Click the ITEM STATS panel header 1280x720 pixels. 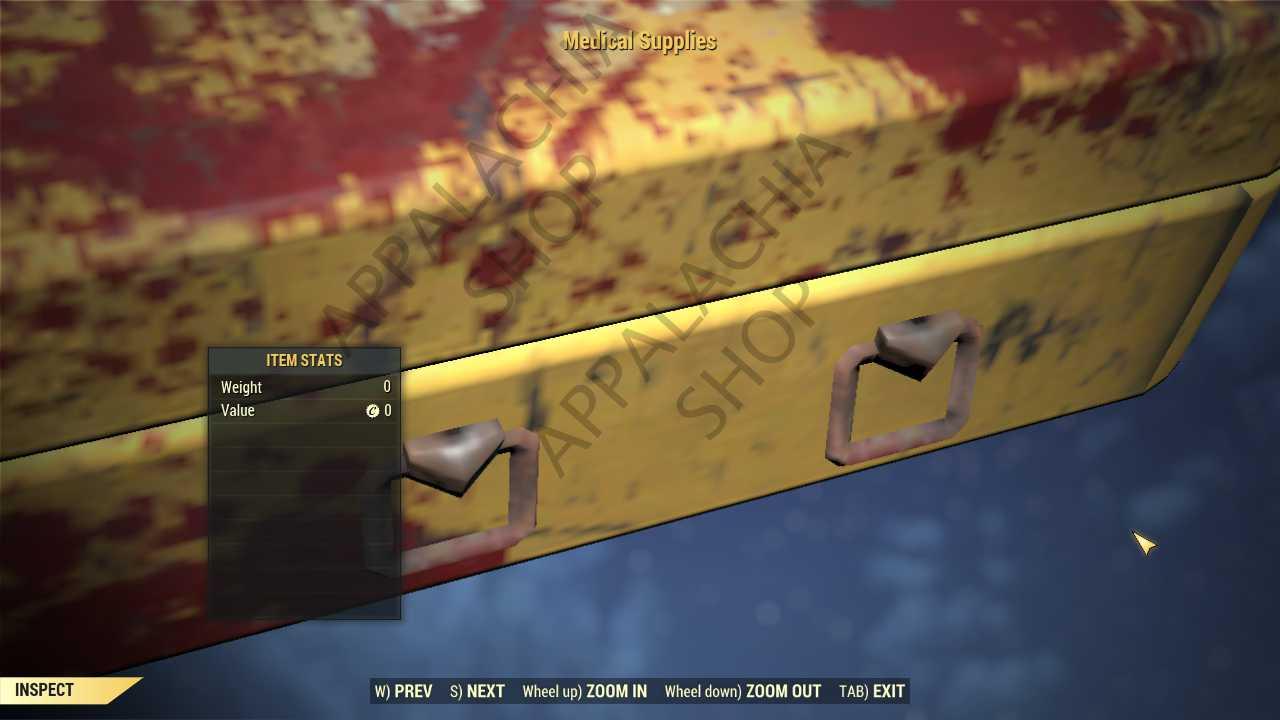pyautogui.click(x=303, y=360)
